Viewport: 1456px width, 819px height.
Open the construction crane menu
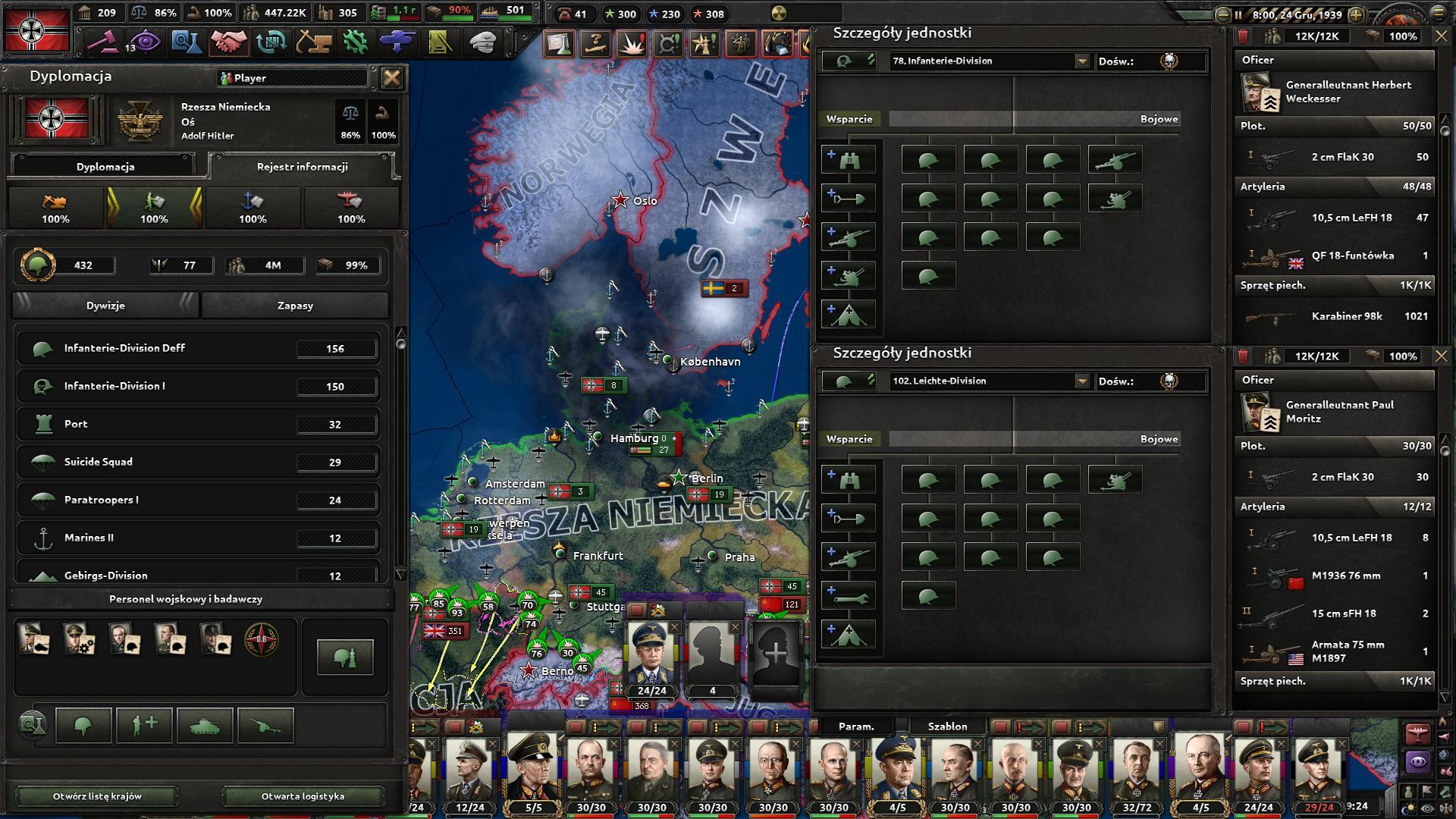(x=312, y=42)
